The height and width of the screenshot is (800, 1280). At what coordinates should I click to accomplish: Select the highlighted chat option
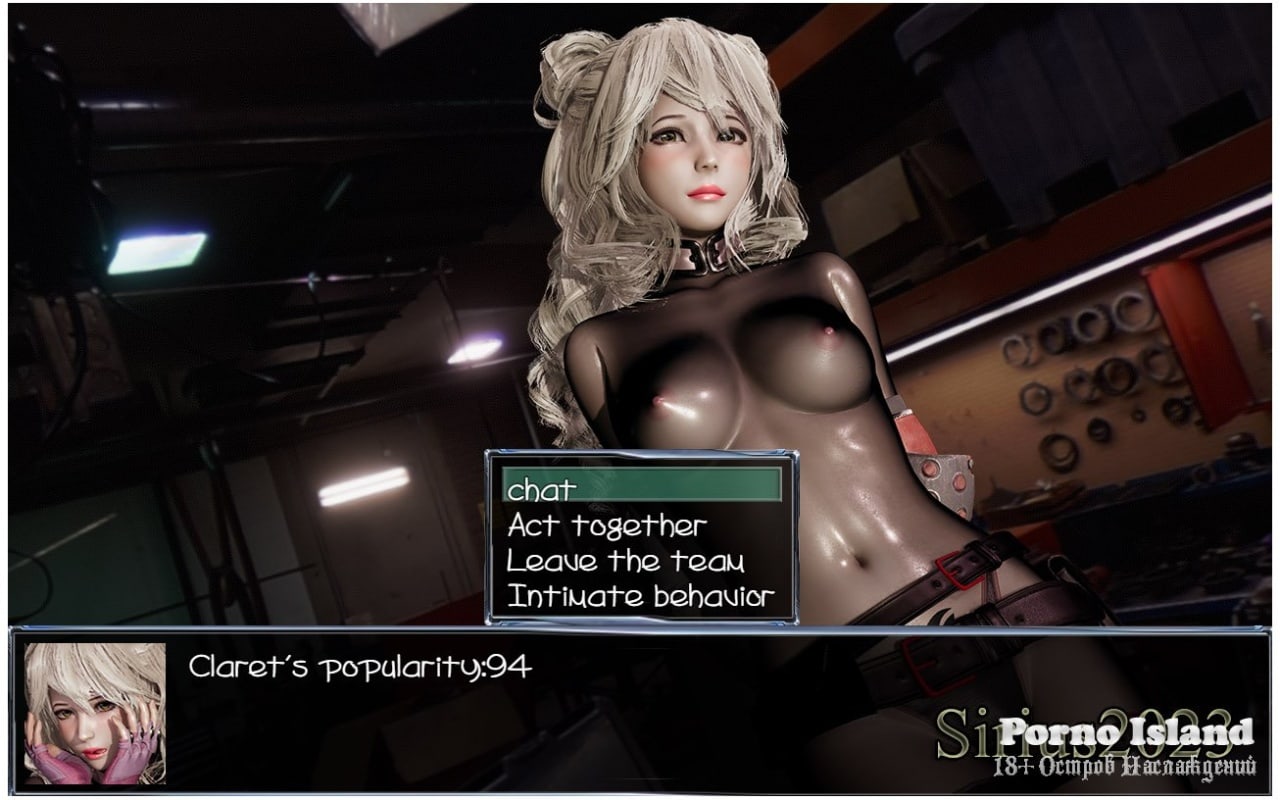[640, 488]
